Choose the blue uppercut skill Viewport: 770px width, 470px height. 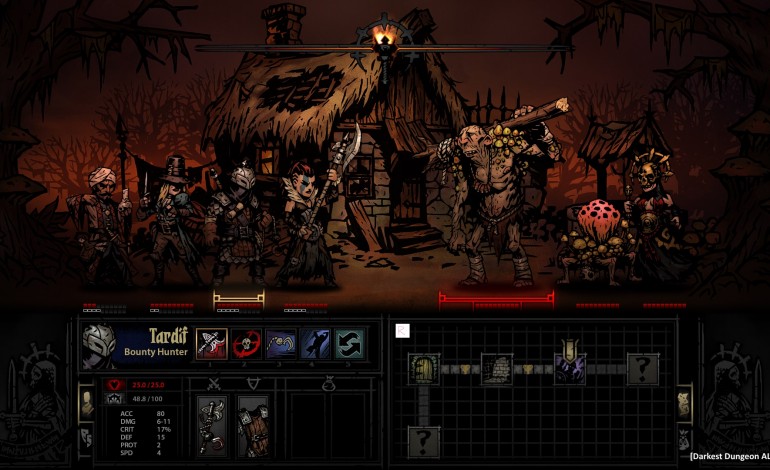click(314, 343)
